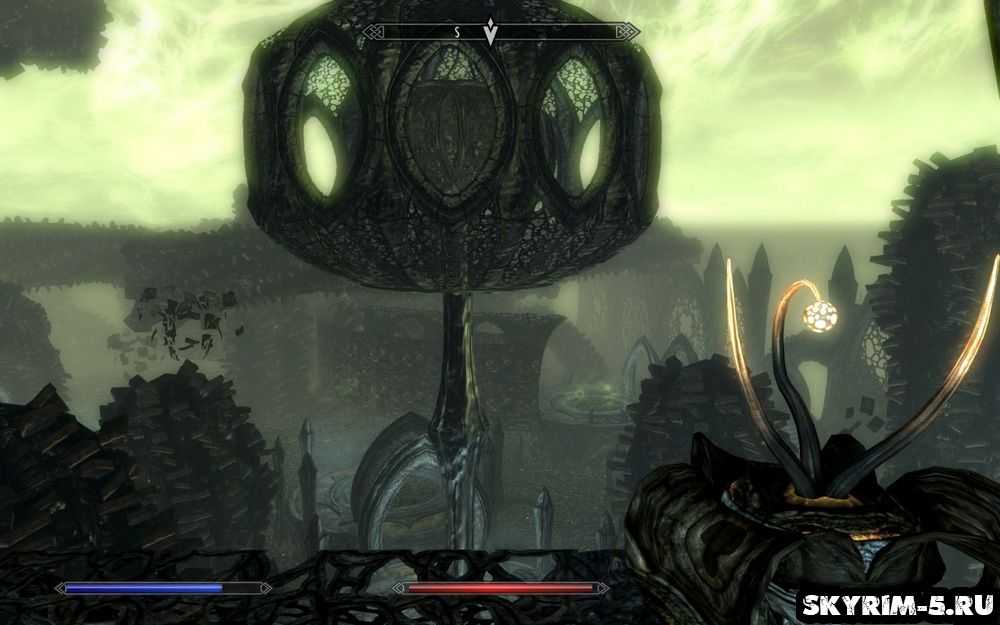
Task: Click the compass bar showing south
Action: pyautogui.click(x=500, y=32)
